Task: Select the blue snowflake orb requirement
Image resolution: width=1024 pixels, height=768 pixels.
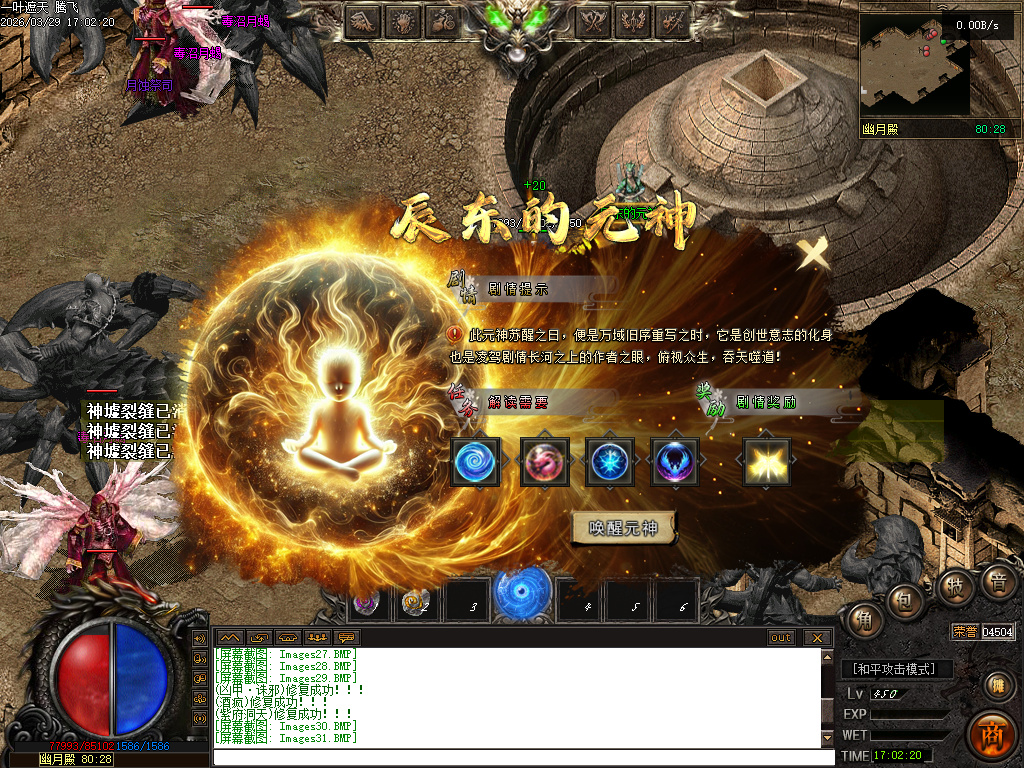Action: (609, 462)
